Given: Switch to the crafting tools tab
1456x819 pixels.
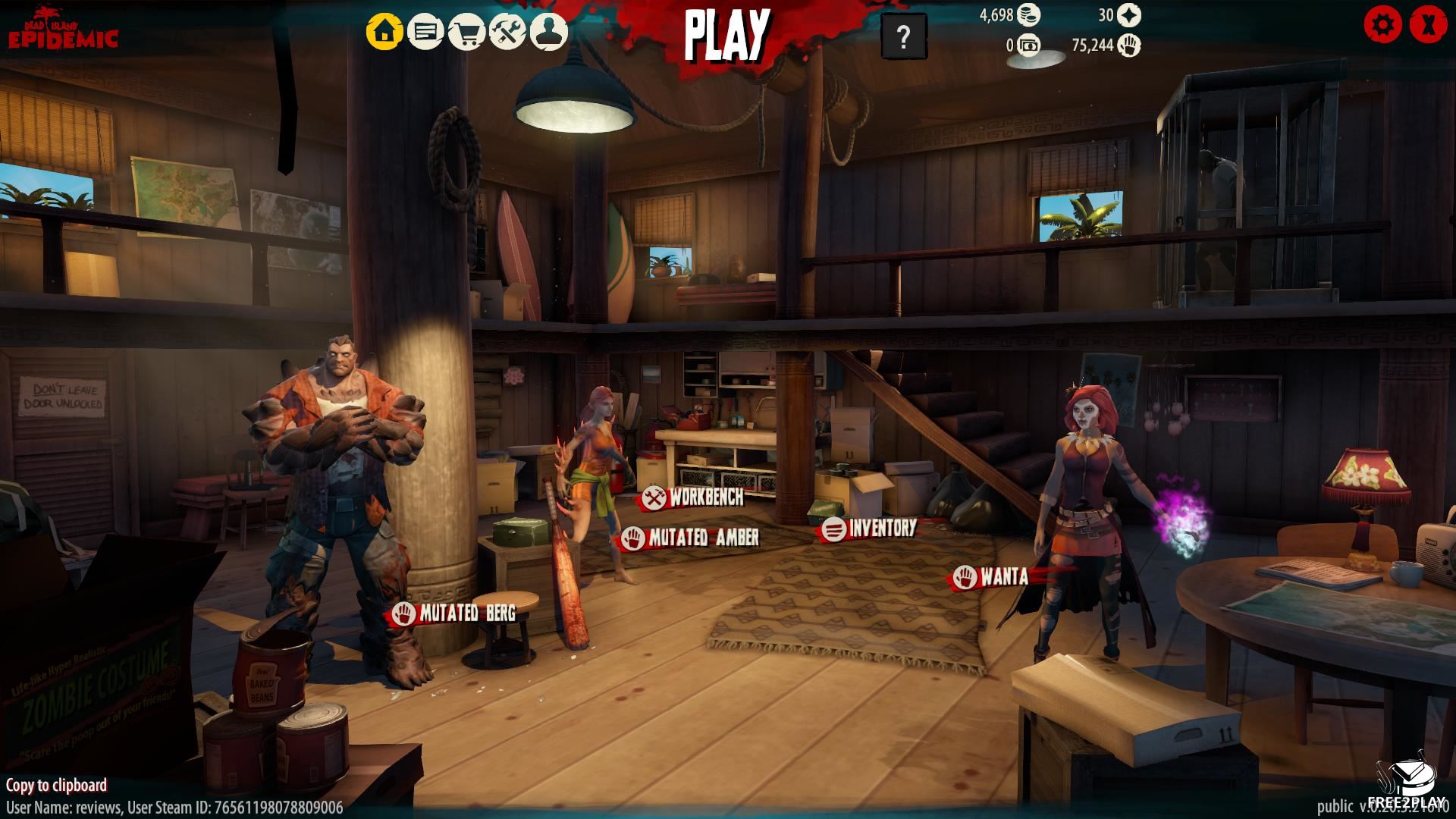Looking at the screenshot, I should coord(507,32).
